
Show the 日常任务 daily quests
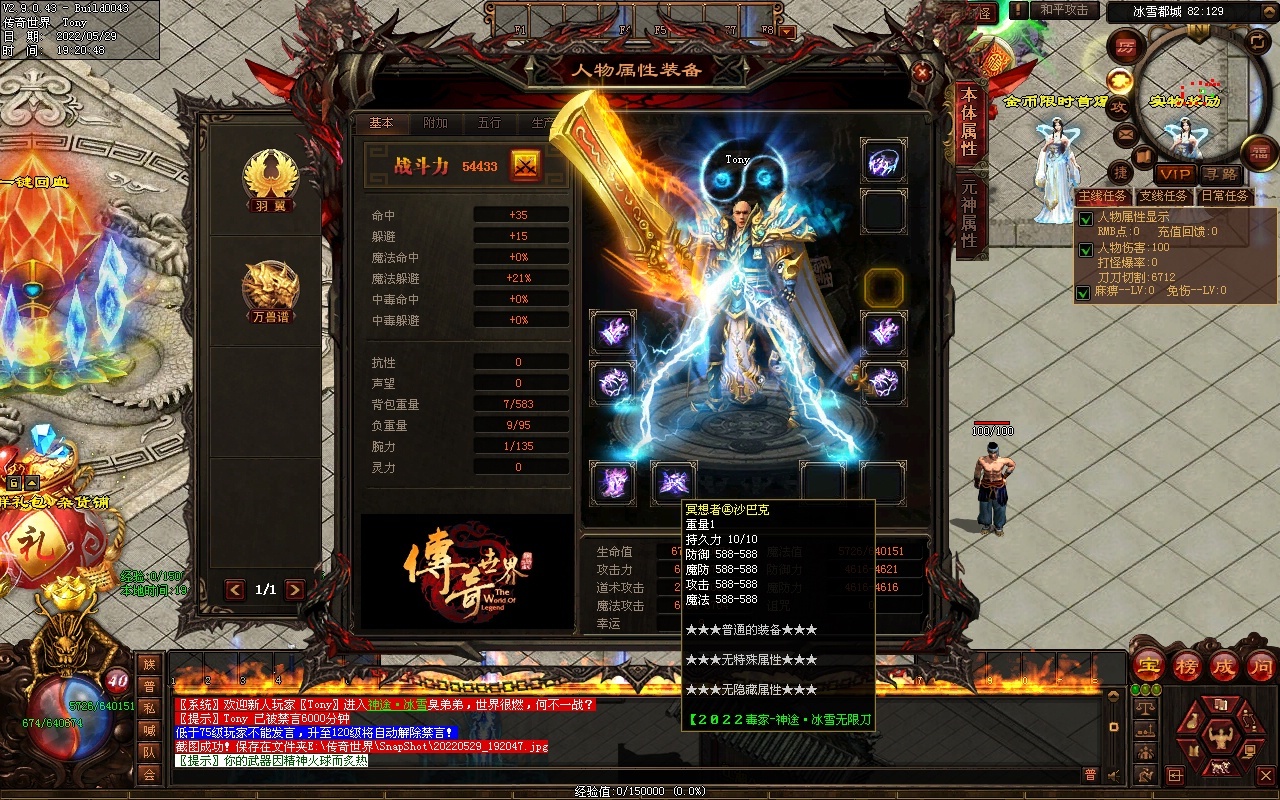pos(1225,196)
